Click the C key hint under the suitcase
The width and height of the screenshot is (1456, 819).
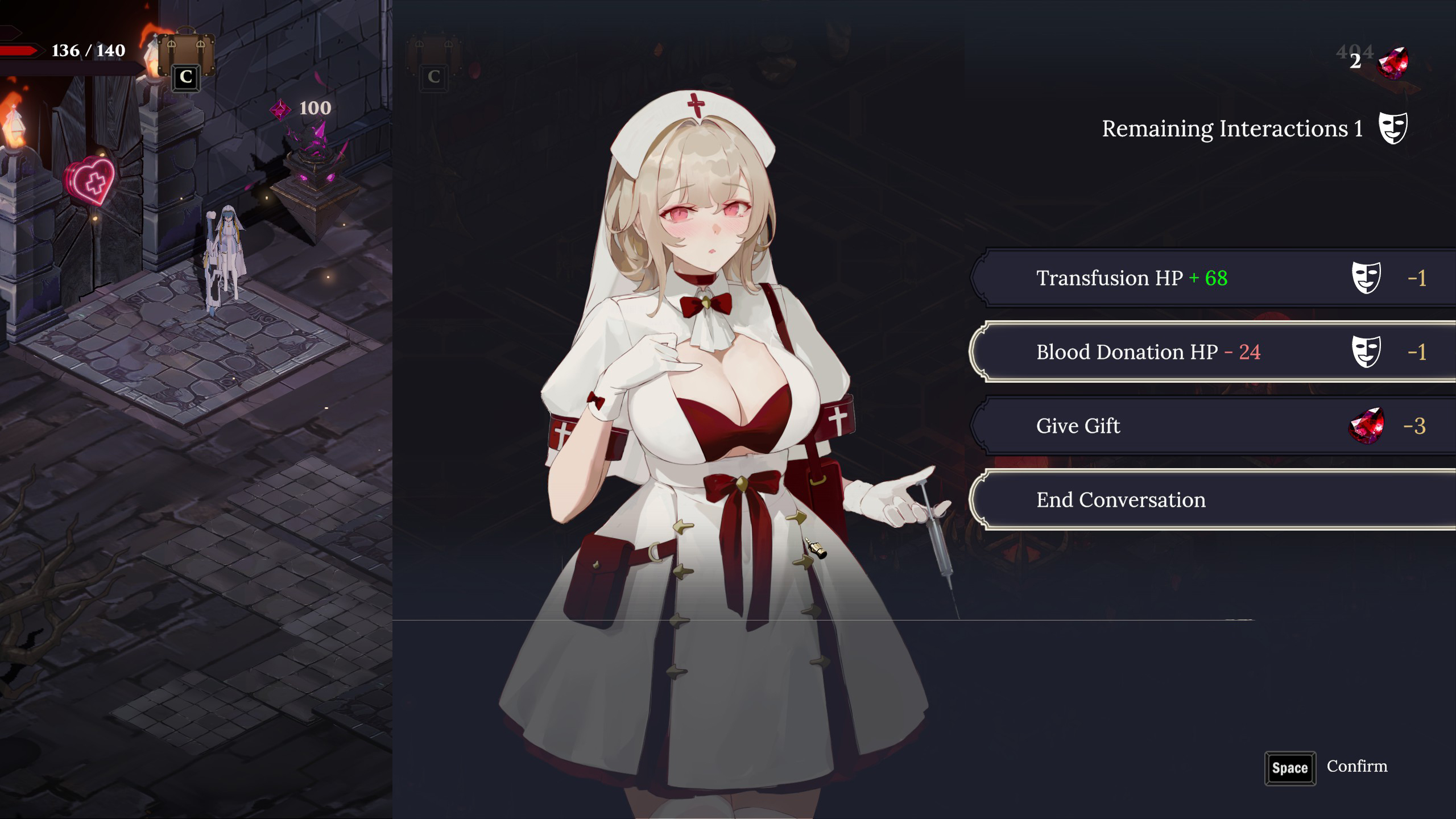pos(187,80)
